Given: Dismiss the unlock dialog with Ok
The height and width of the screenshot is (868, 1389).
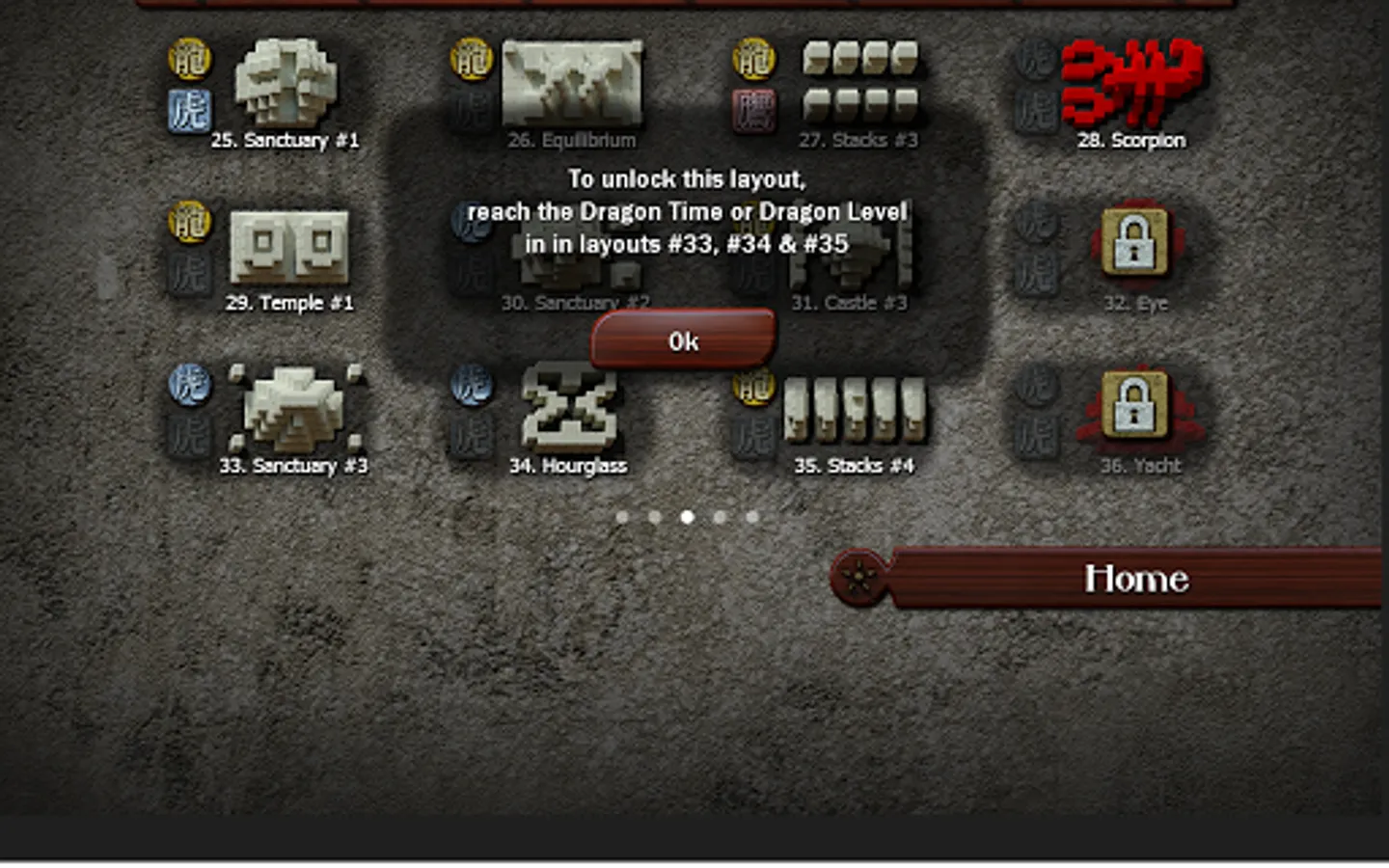Looking at the screenshot, I should point(683,340).
